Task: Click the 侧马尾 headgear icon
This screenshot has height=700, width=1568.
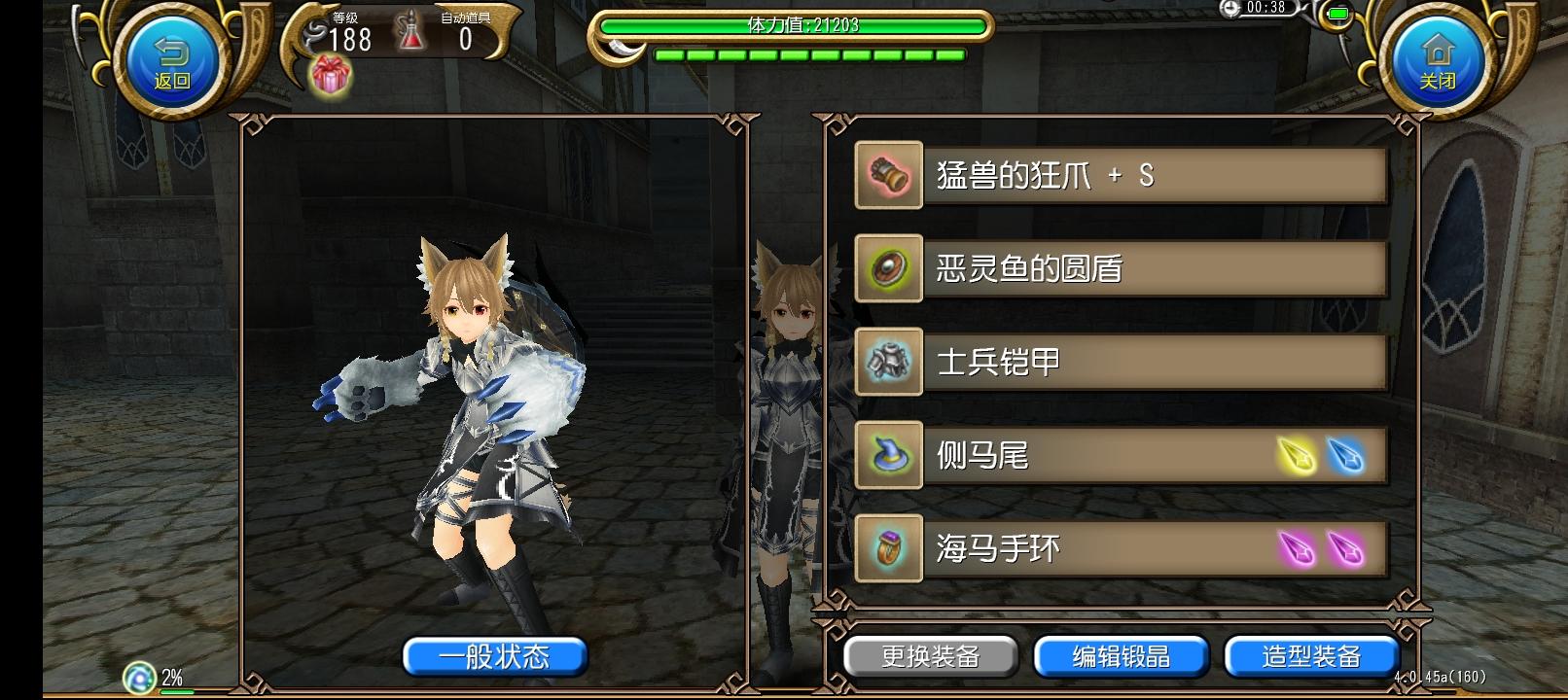Action: coord(887,454)
